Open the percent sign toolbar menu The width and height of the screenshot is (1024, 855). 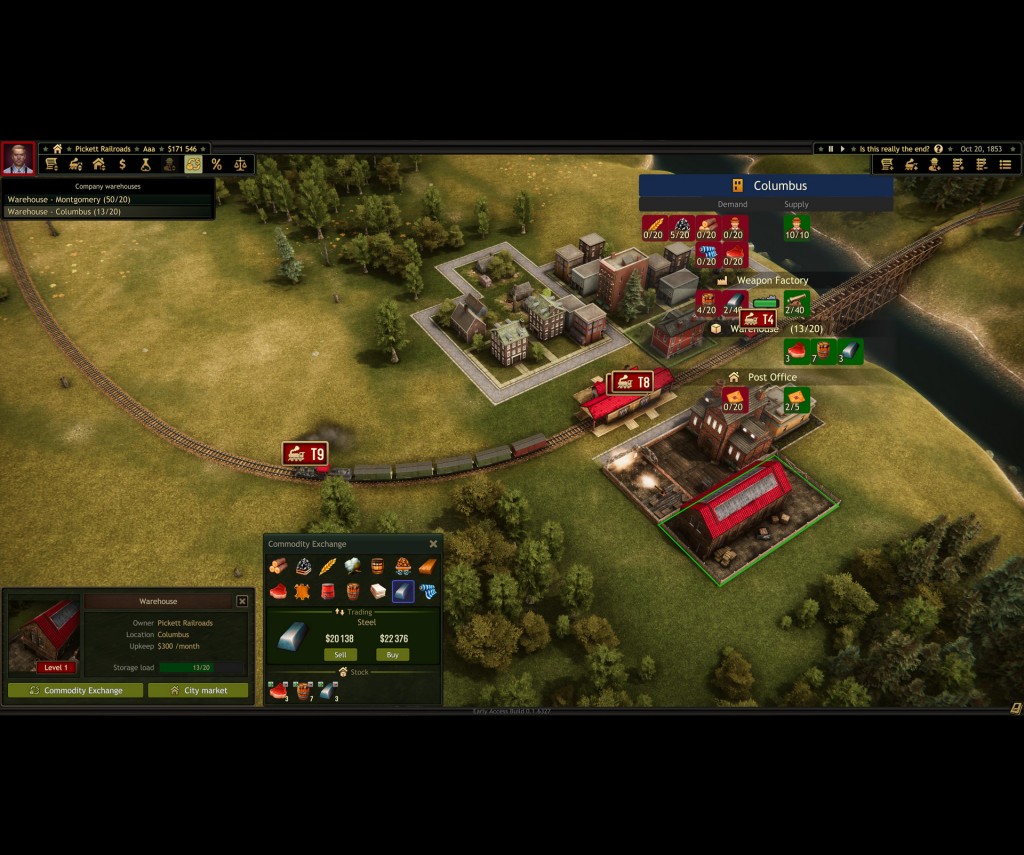click(216, 164)
